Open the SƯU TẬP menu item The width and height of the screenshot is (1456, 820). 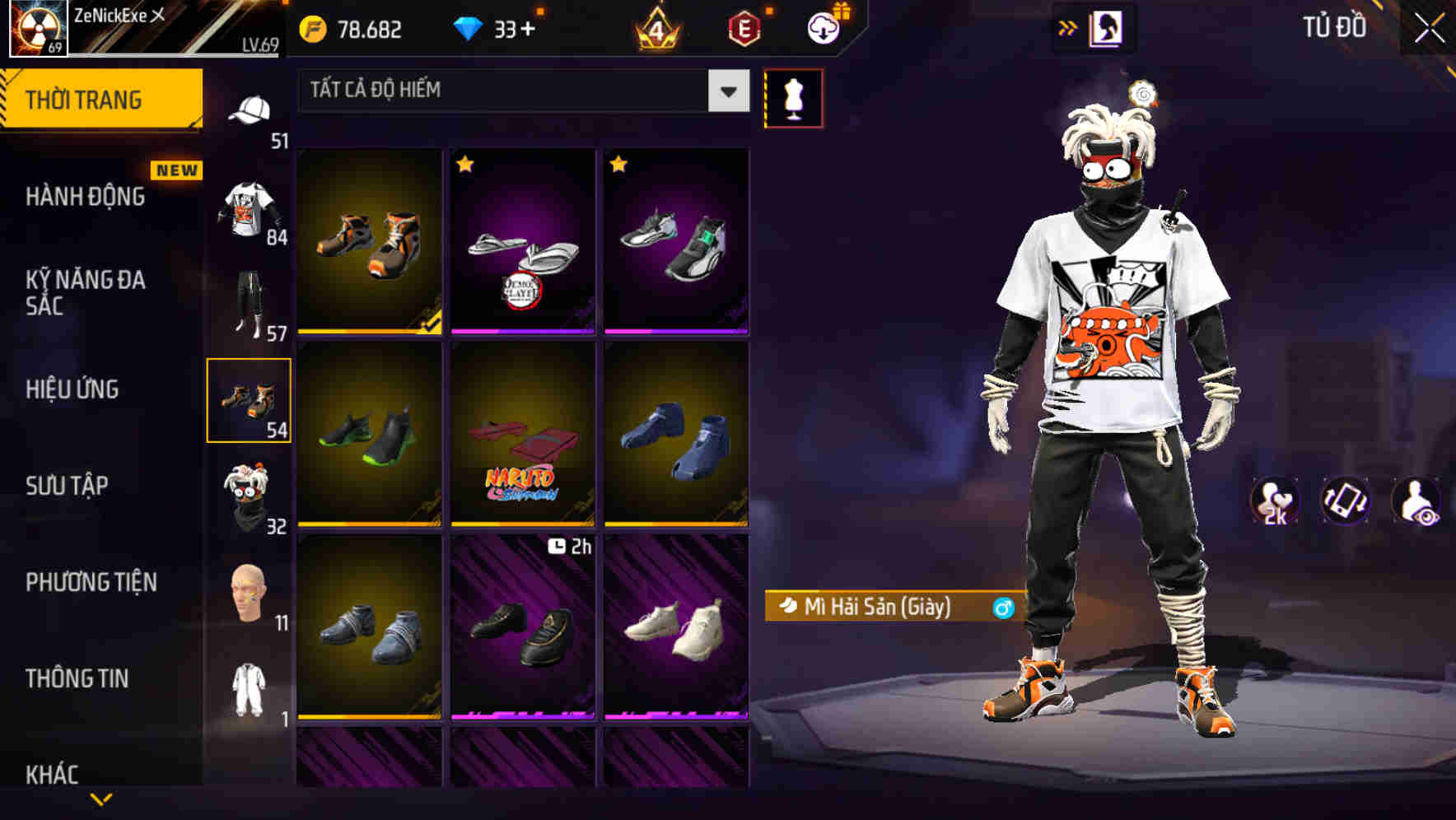tap(66, 486)
